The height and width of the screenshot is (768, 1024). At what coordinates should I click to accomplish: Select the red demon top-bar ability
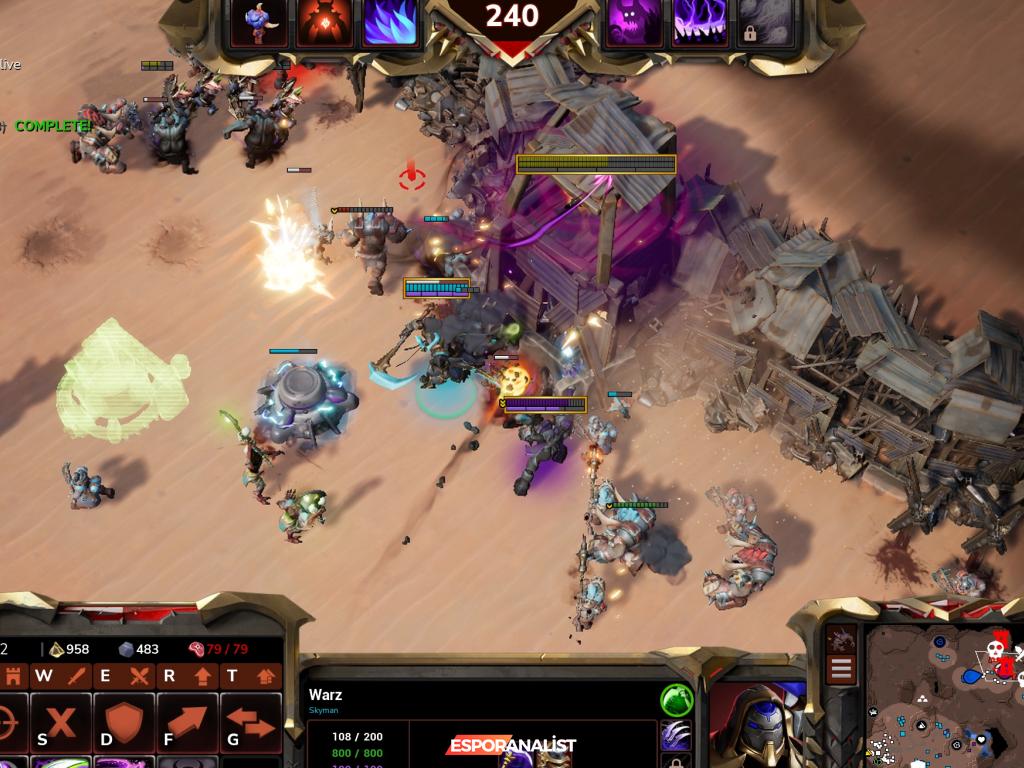click(x=326, y=24)
